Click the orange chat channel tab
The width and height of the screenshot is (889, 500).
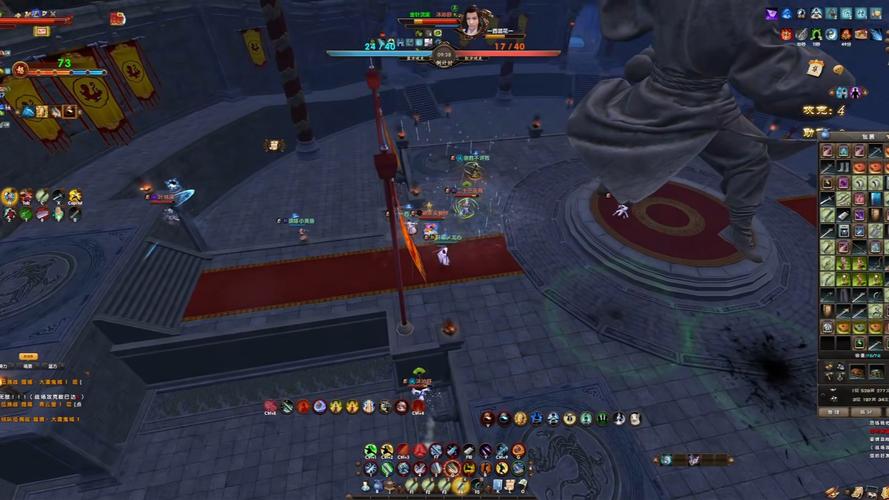29,356
